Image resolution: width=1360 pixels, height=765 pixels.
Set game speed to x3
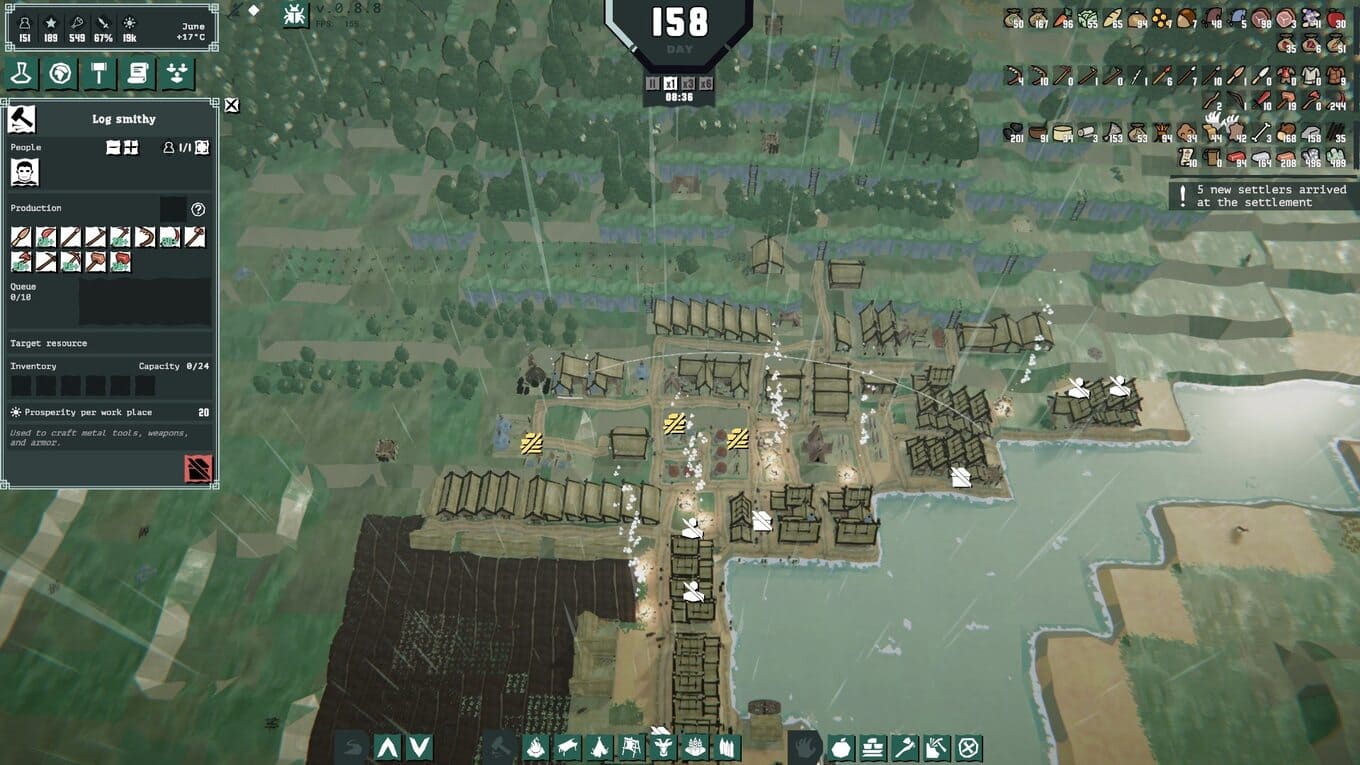tap(688, 84)
